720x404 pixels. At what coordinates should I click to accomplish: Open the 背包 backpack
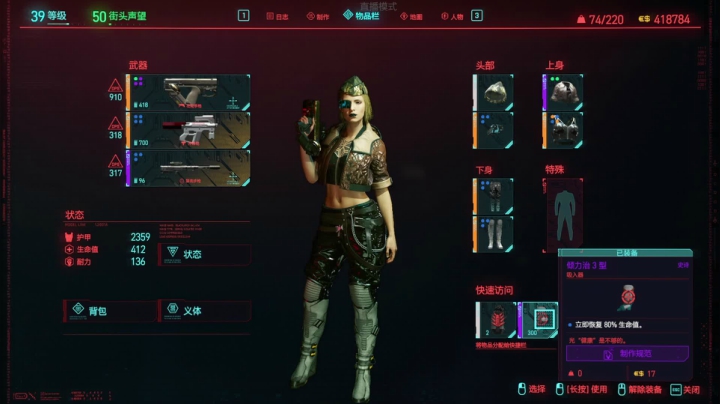point(106,311)
